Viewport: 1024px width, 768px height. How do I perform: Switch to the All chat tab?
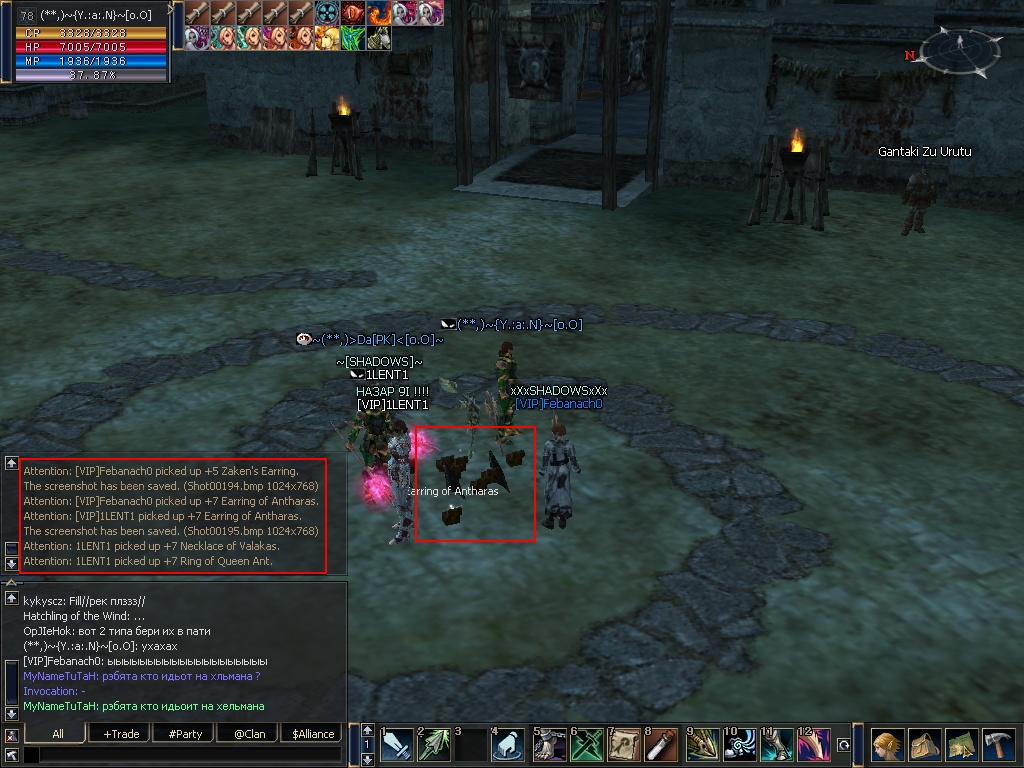click(58, 734)
